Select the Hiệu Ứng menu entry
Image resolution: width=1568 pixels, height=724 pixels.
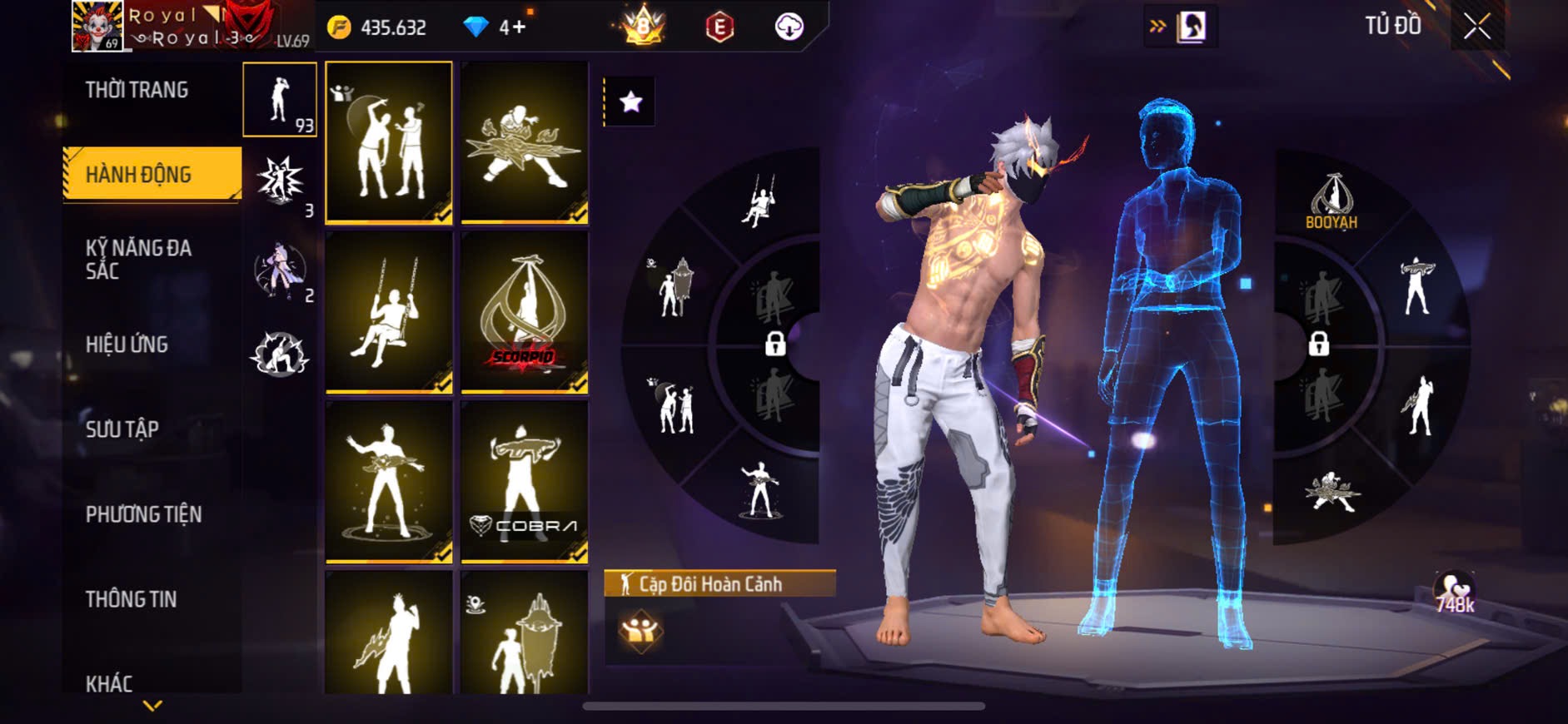[127, 345]
